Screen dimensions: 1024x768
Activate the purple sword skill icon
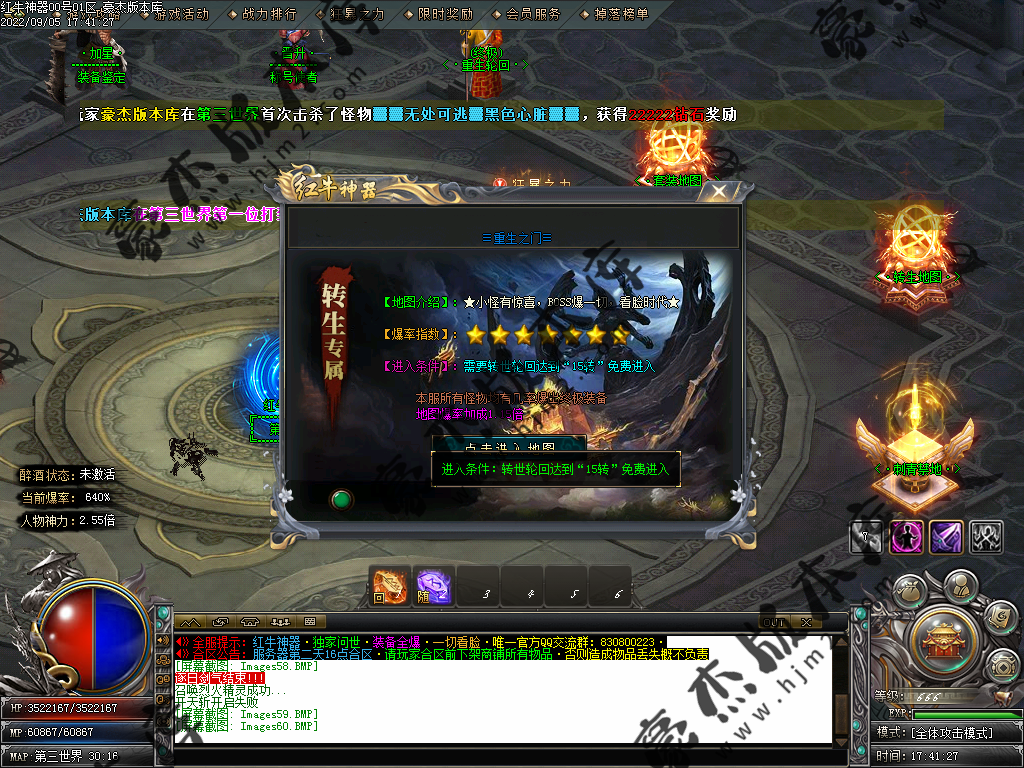tap(946, 537)
